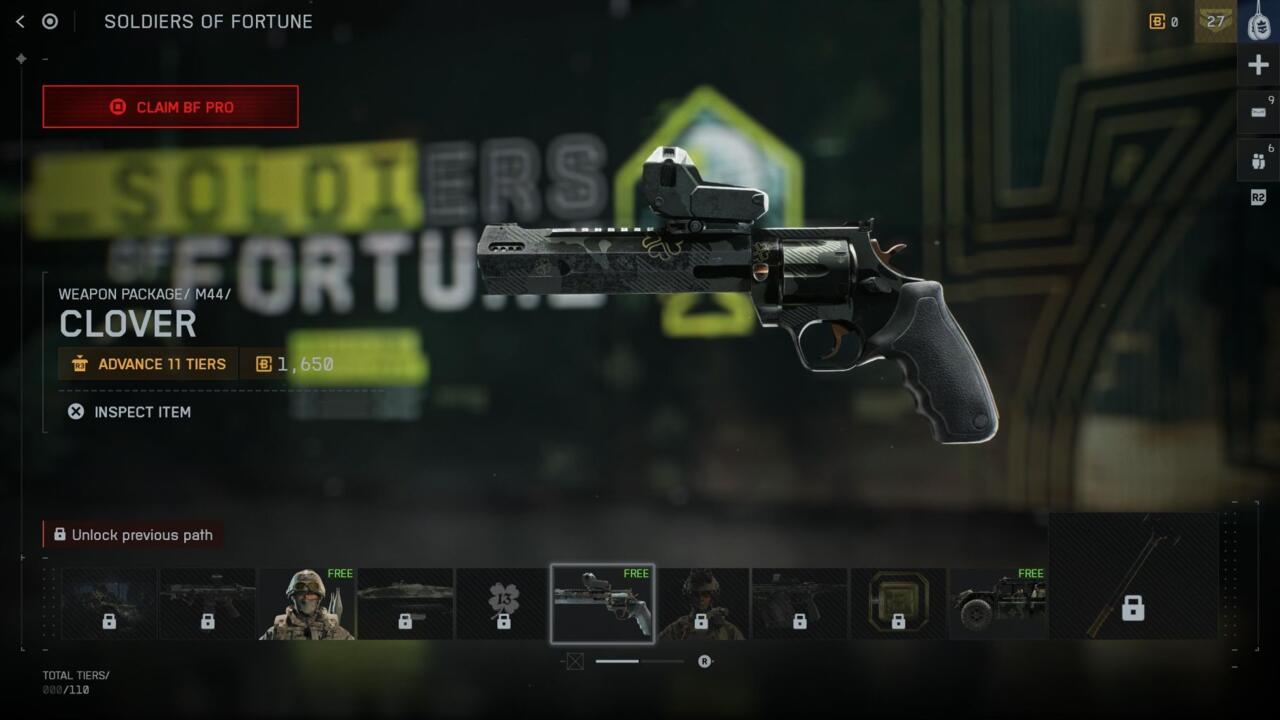Claim the BF Pro pass
Viewport: 1280px width, 720px height.
170,107
